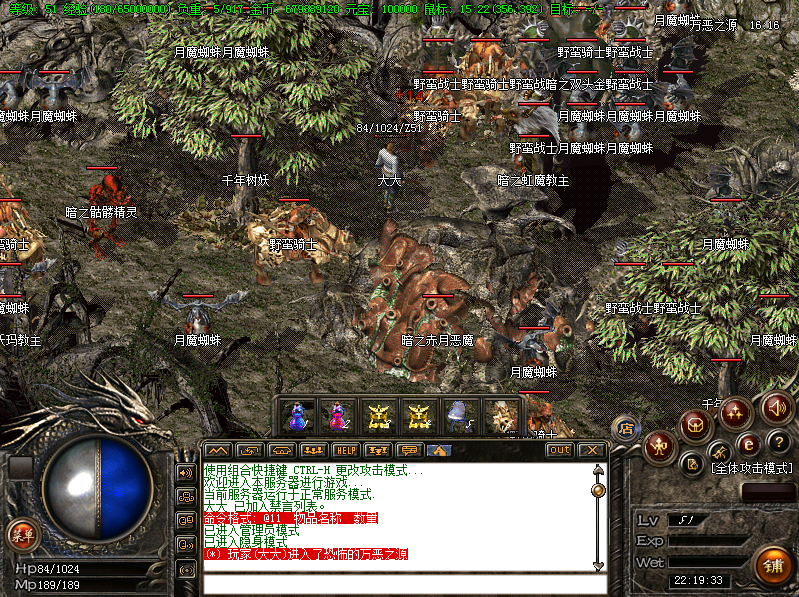Viewport: 799px width, 597px height.
Task: Open the 店 shop button
Action: [x=626, y=428]
